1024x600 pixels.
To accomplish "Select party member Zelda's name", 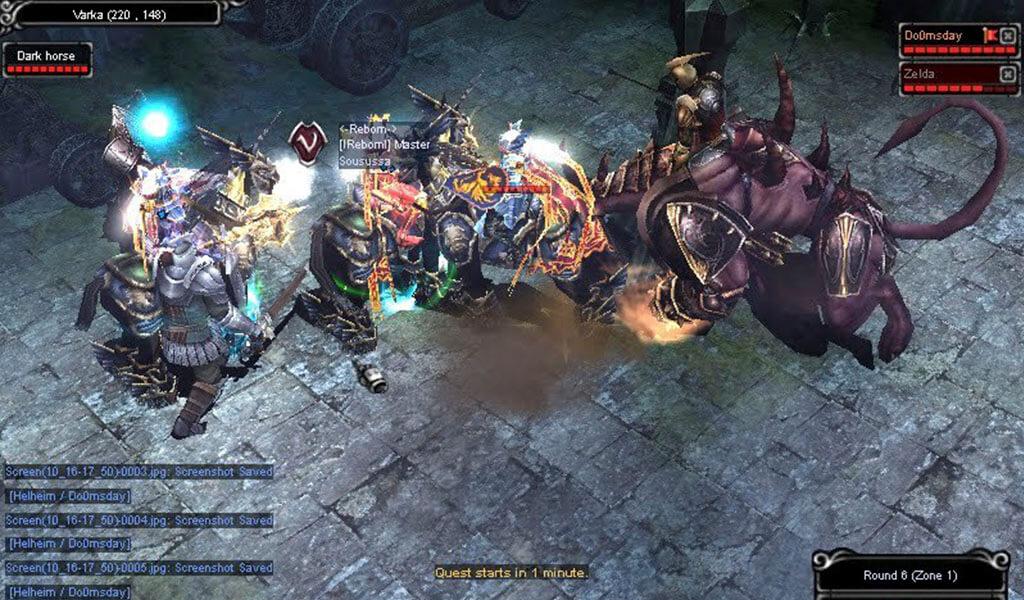I will coord(920,73).
